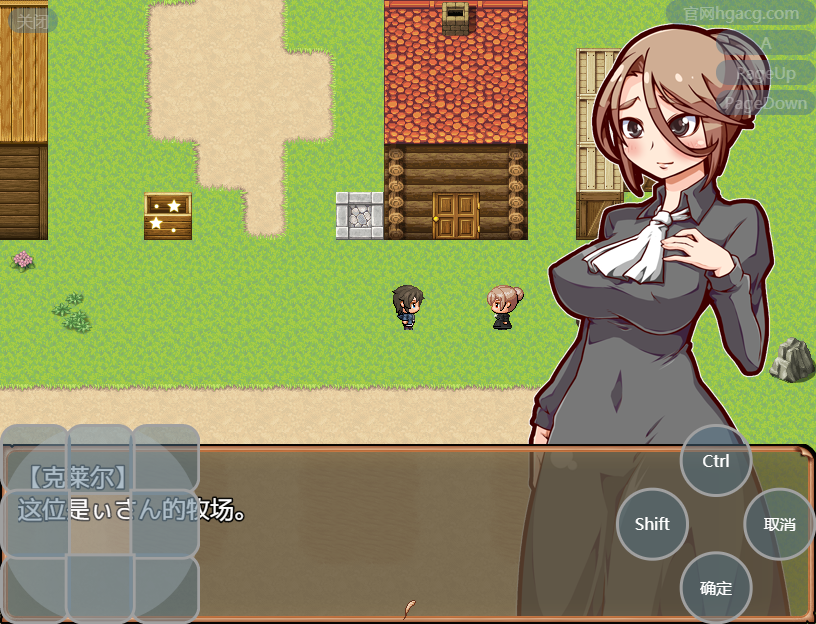Tap the round Ctrl button

coord(716,461)
